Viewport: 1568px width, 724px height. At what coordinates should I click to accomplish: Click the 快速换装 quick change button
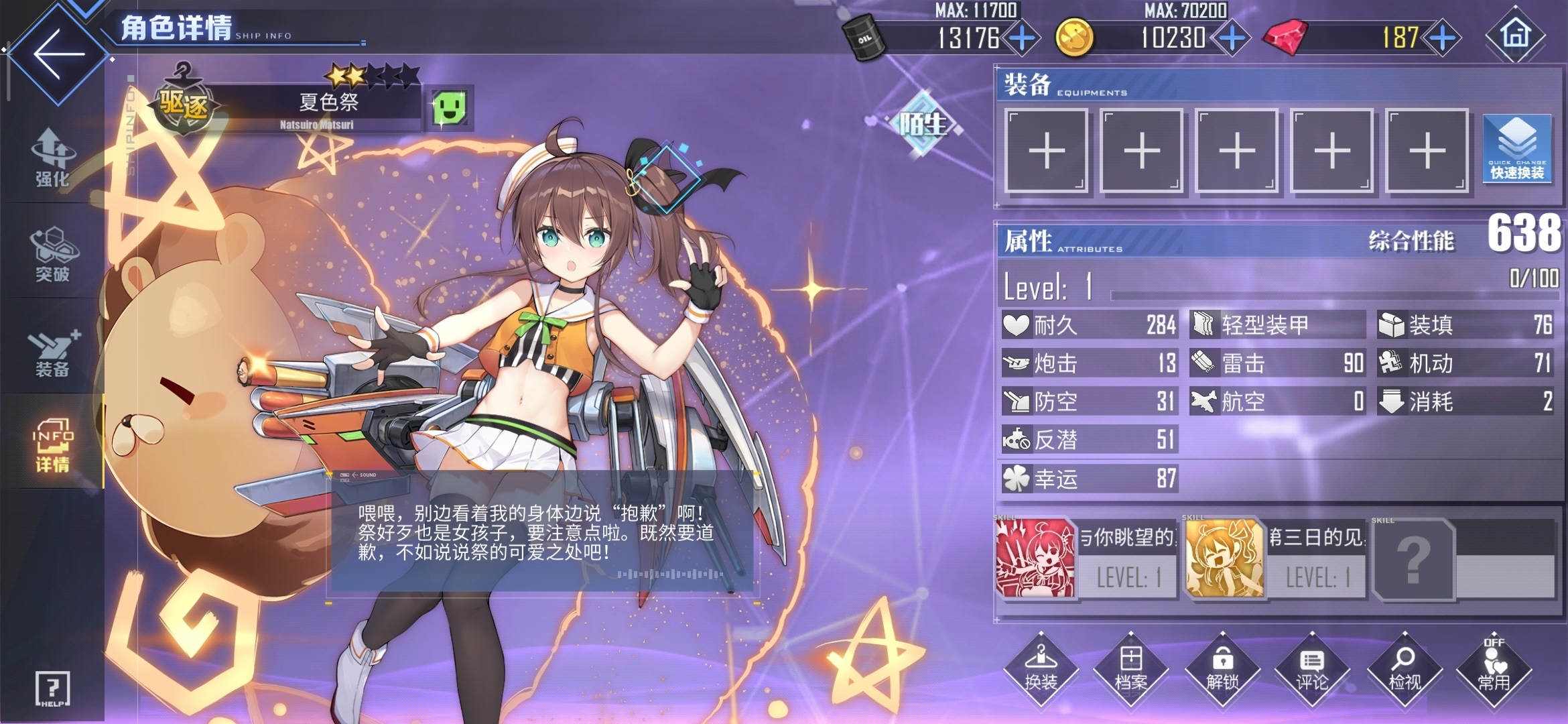(1517, 149)
